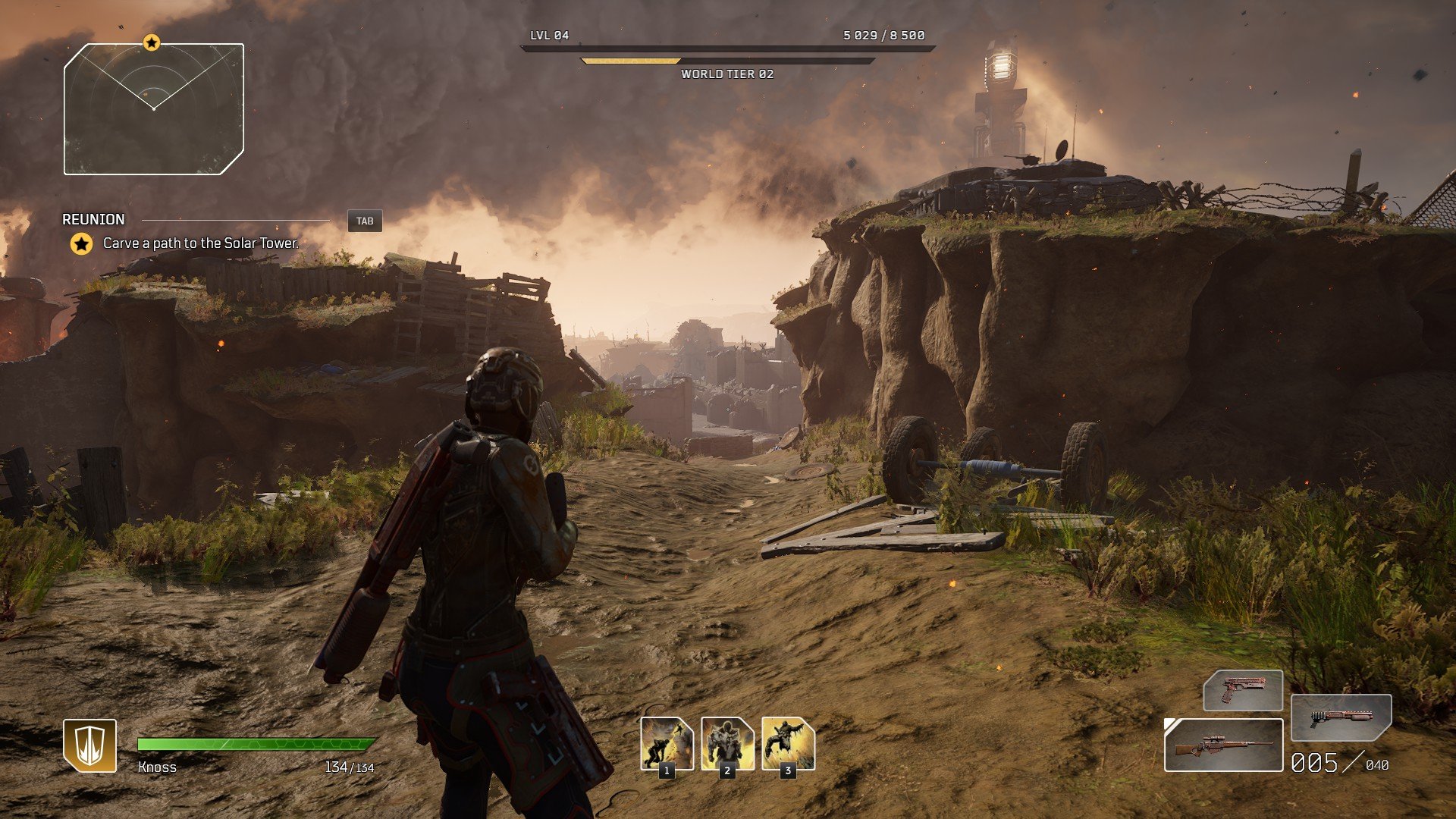Activate the third leaping skill icon
Screen dimensions: 1456x819
pyautogui.click(x=788, y=743)
